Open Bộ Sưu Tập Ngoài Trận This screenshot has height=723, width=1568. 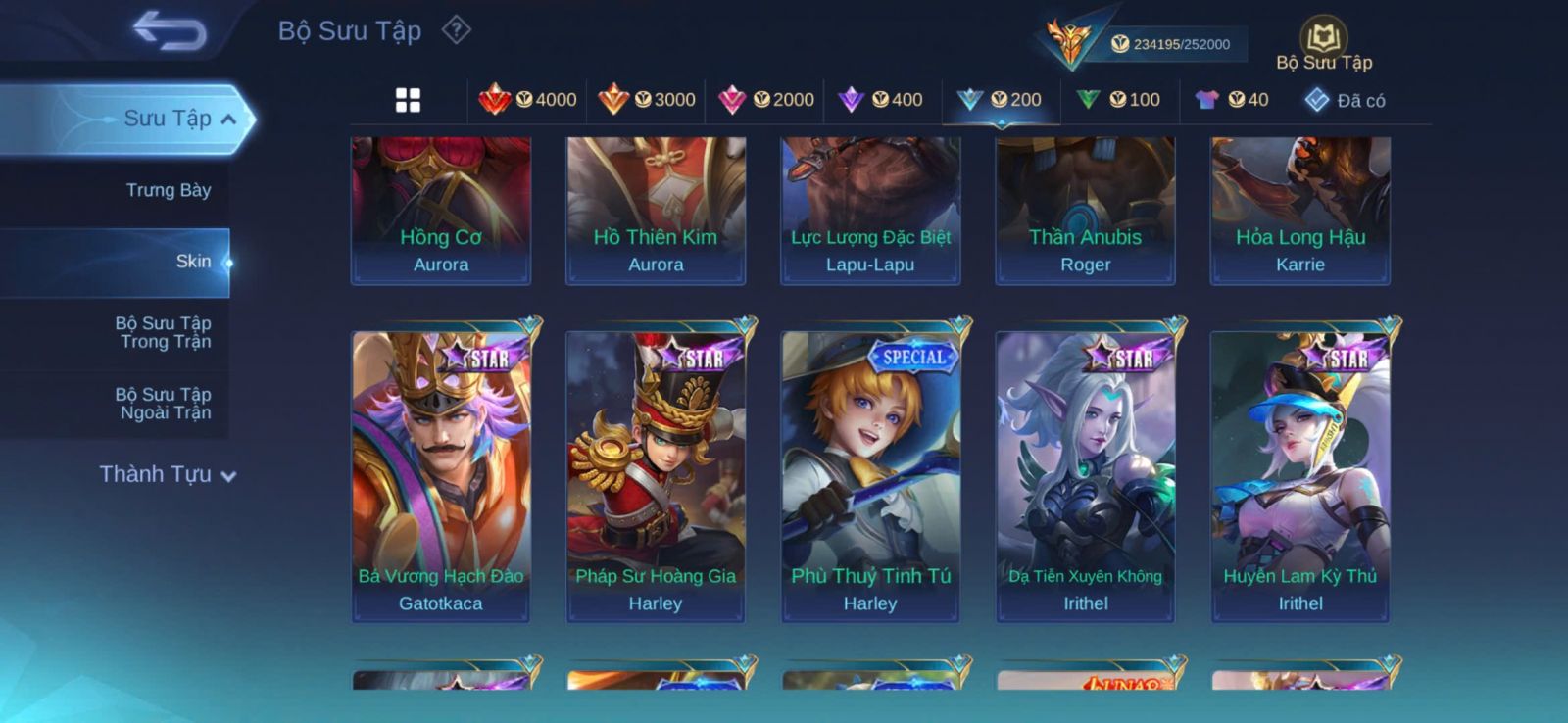click(x=165, y=404)
